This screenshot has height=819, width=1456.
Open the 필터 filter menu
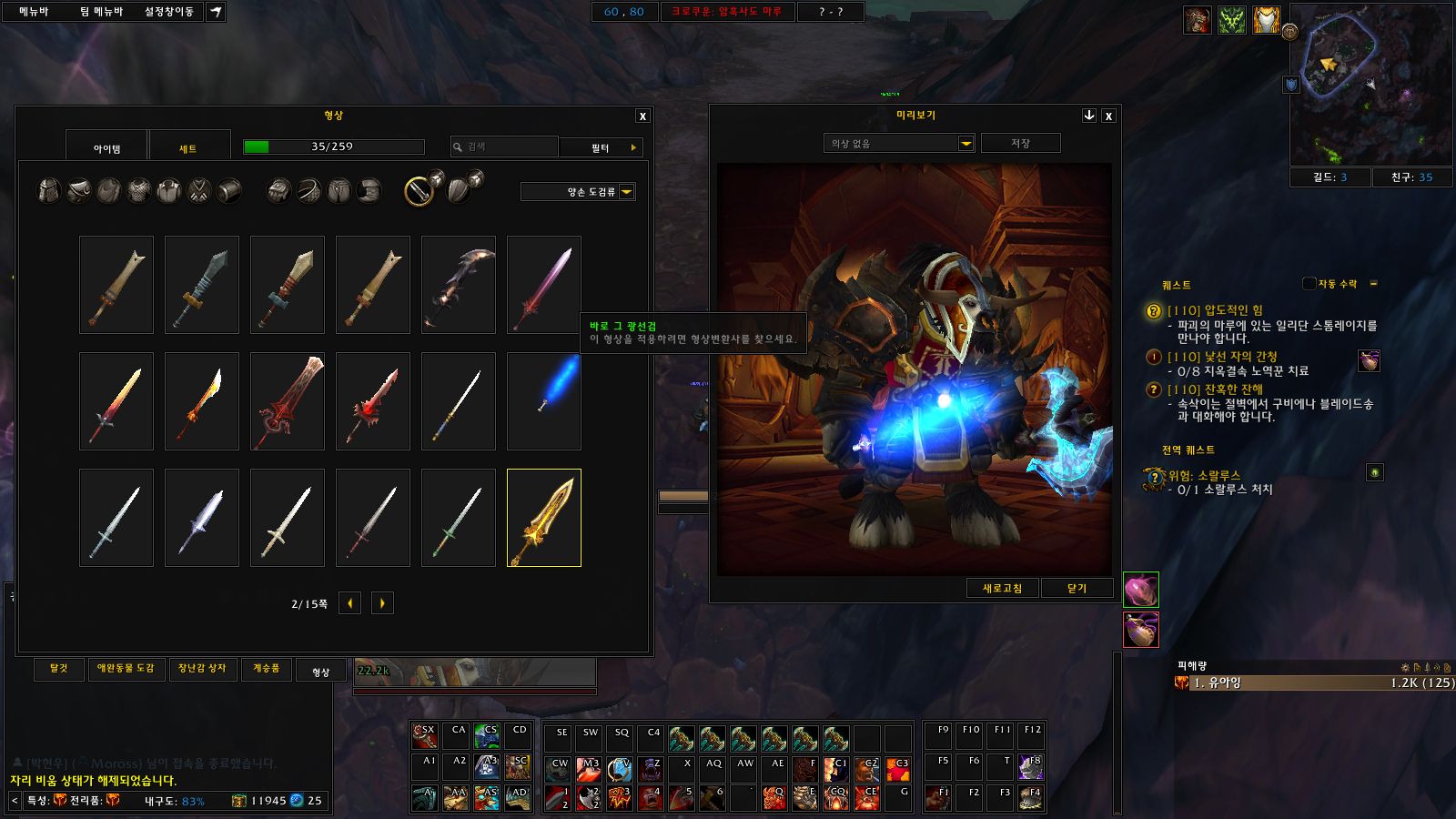point(602,147)
